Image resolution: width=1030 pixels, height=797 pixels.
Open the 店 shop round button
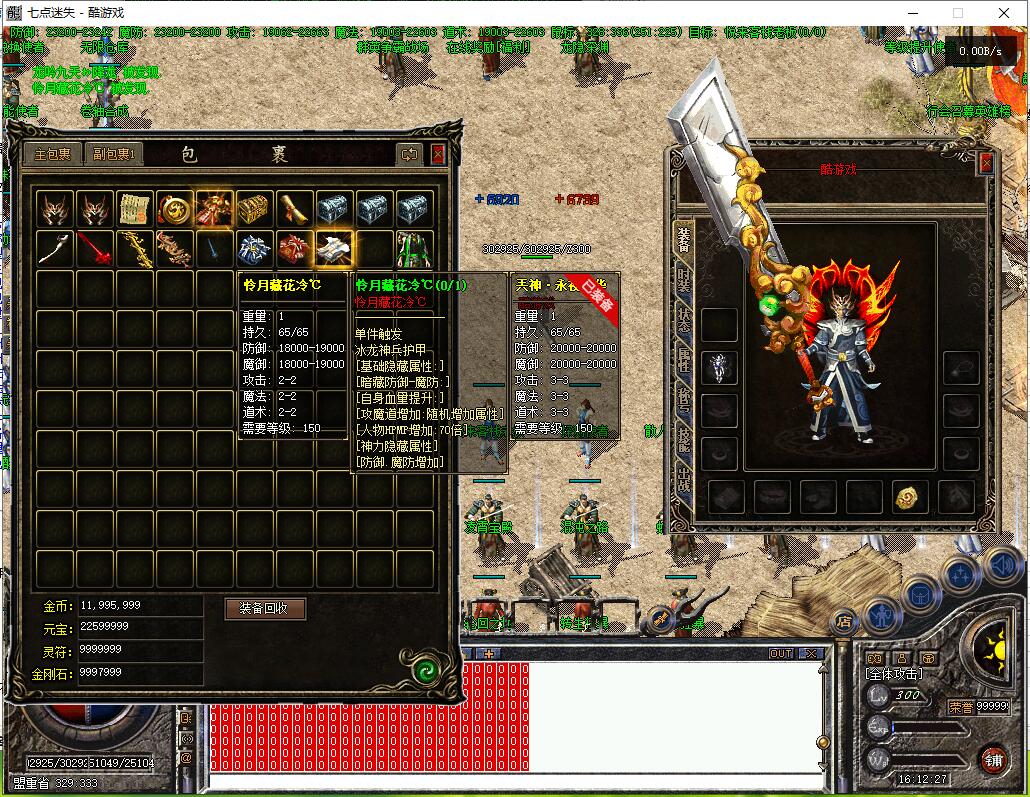click(x=843, y=621)
